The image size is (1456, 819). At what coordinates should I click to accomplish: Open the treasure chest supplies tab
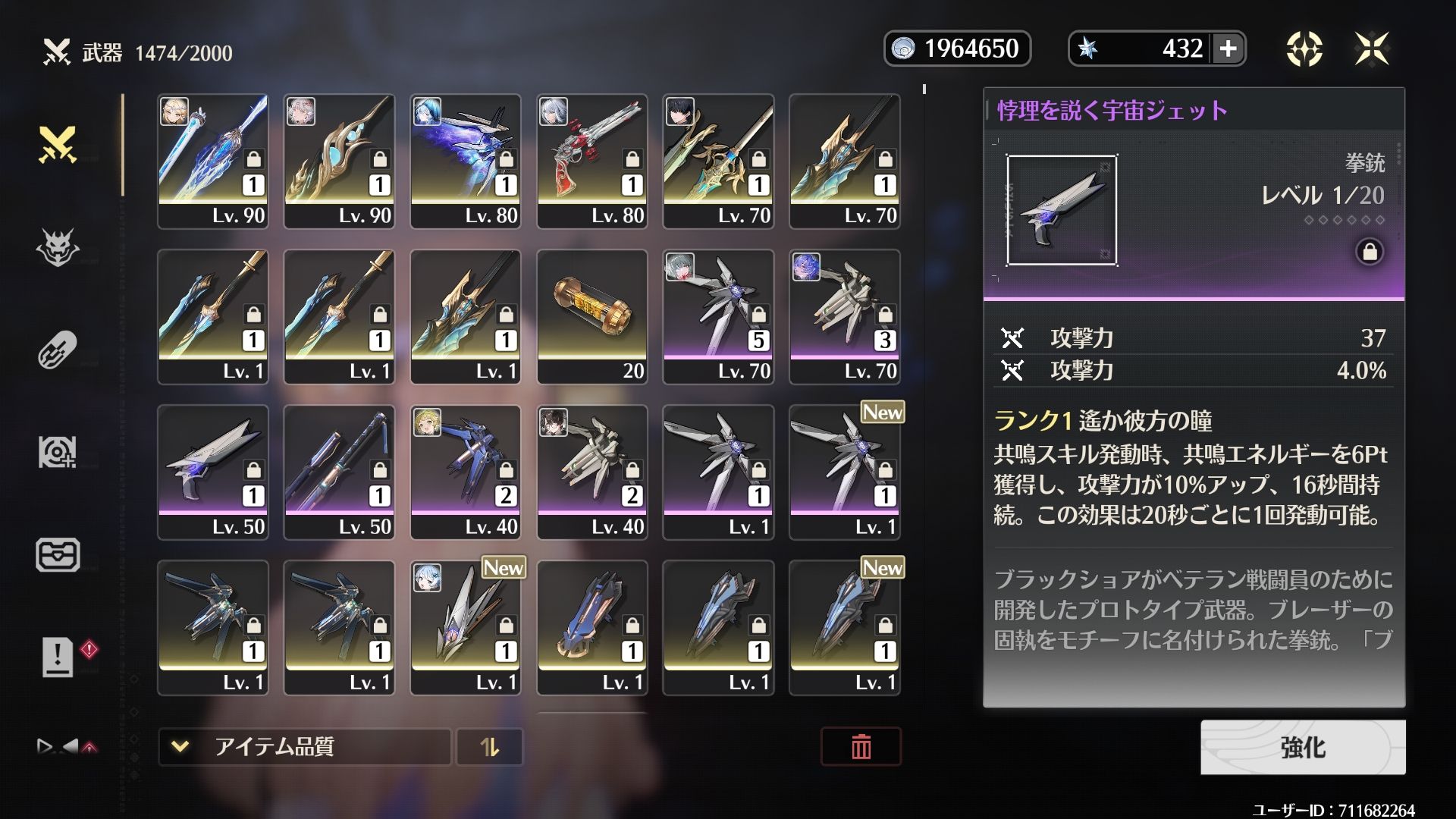tap(58, 554)
